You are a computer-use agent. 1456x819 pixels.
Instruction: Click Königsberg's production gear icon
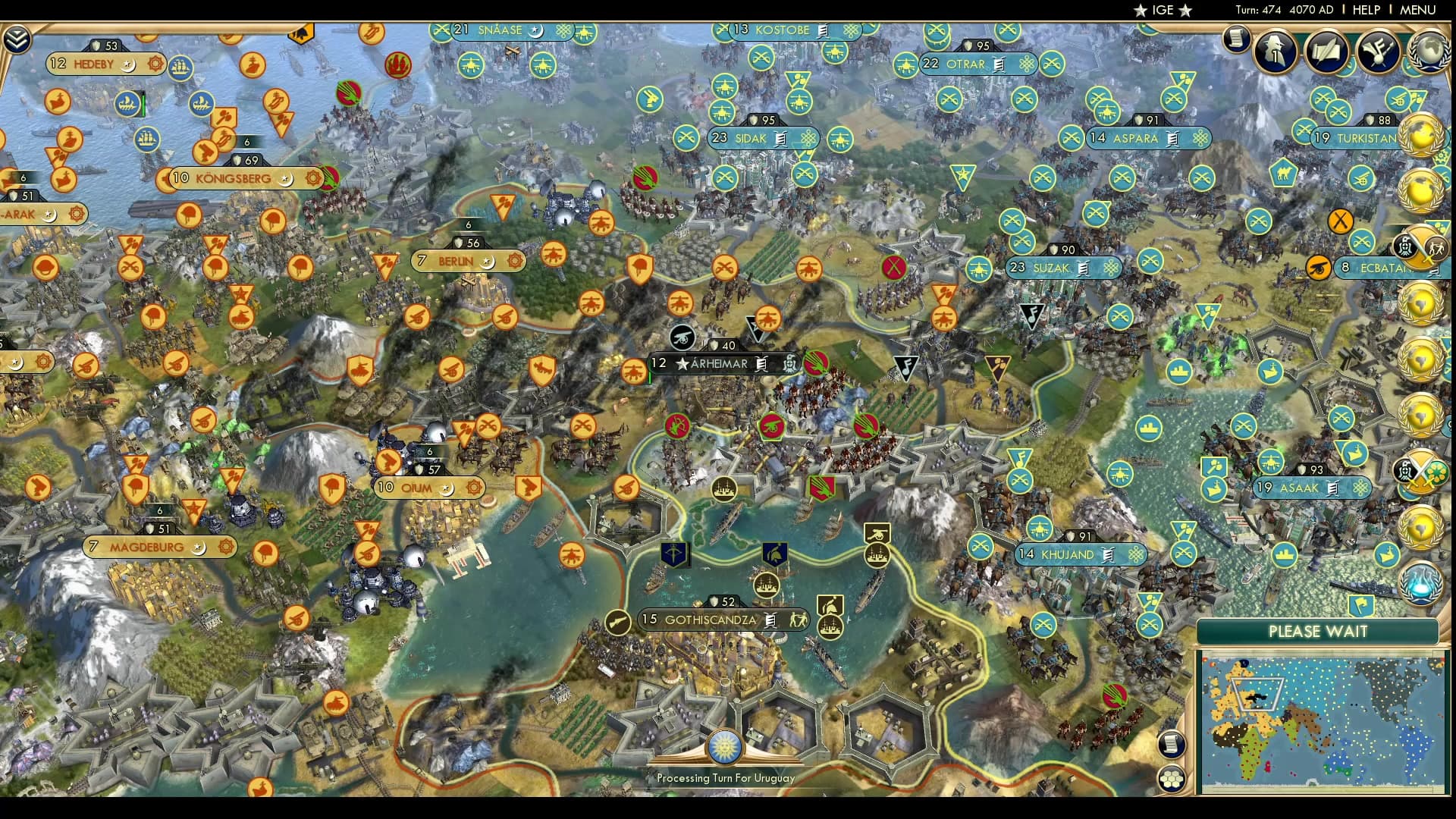tap(313, 179)
